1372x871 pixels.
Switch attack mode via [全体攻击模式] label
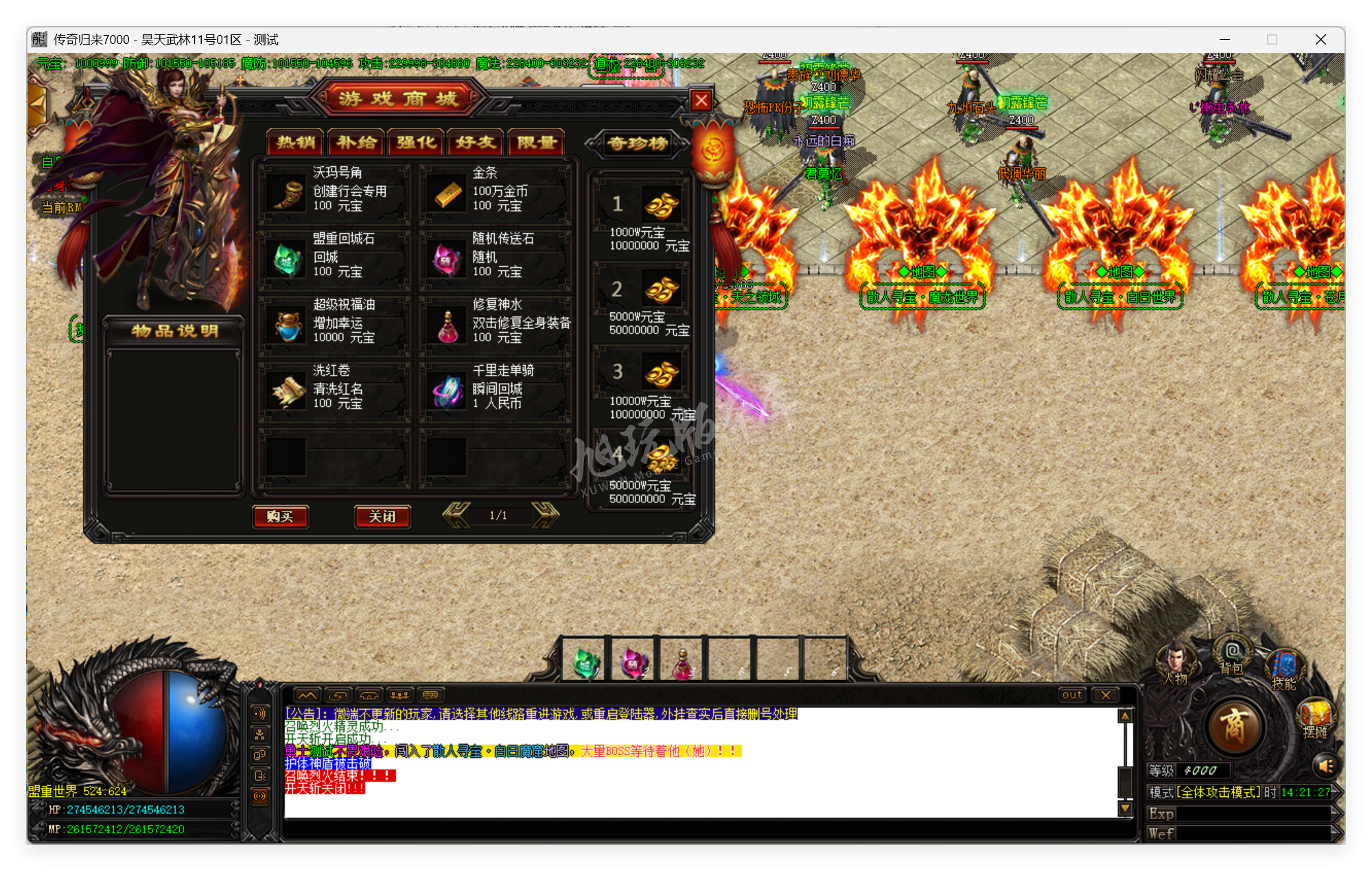tap(1218, 792)
